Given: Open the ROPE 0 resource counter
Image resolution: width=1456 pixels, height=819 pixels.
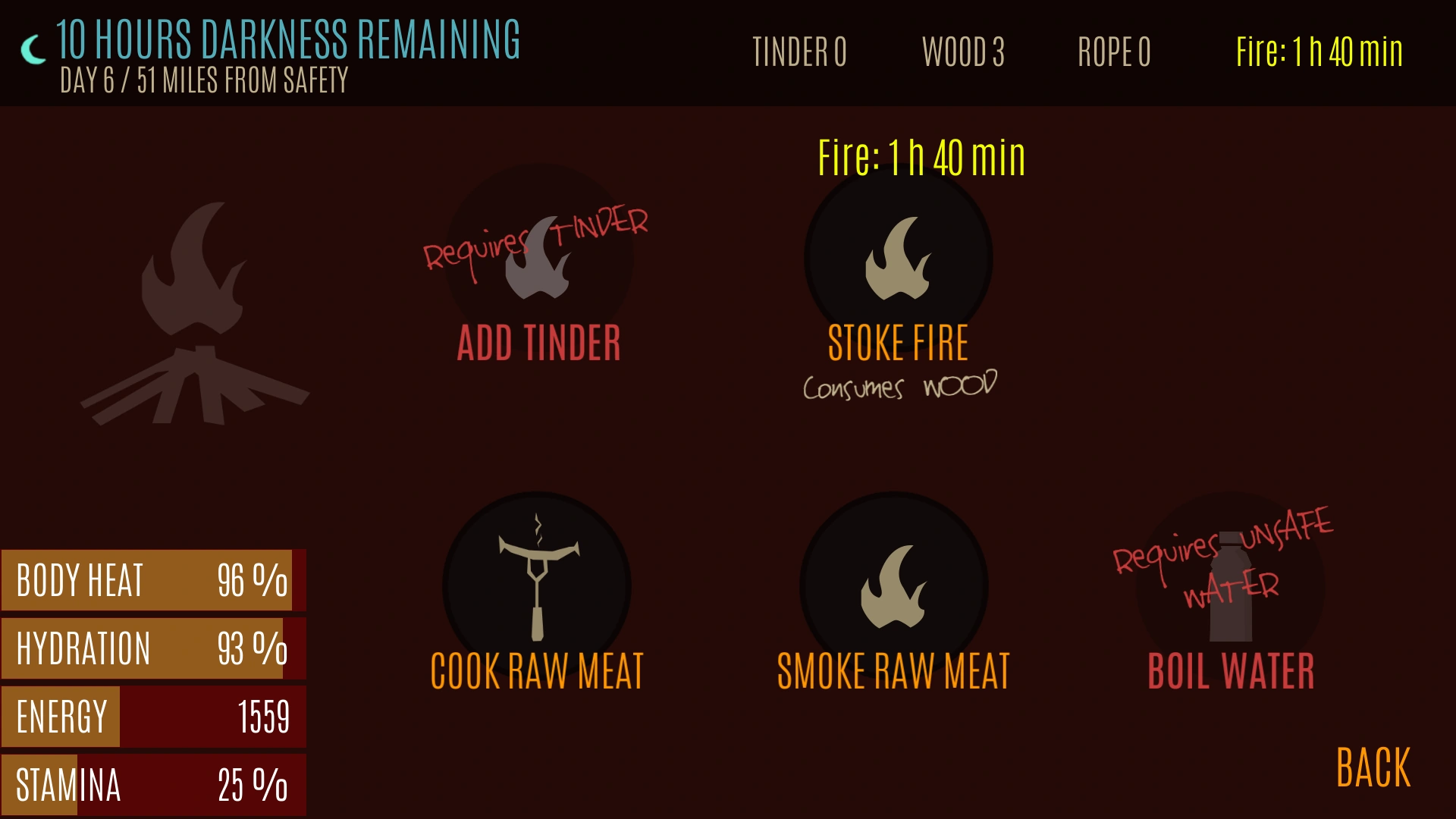Looking at the screenshot, I should [x=1114, y=53].
